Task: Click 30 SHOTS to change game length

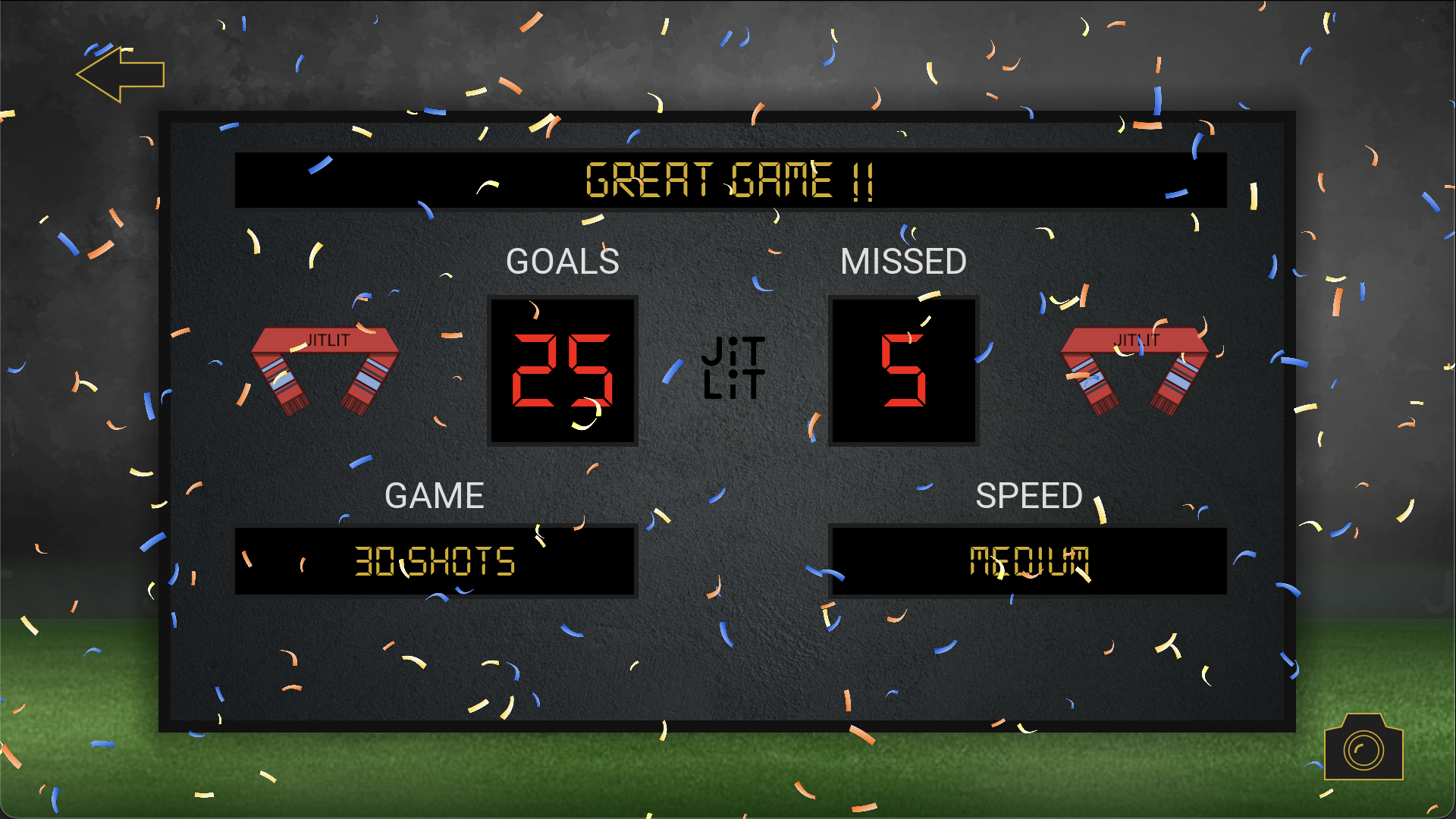Action: click(435, 563)
